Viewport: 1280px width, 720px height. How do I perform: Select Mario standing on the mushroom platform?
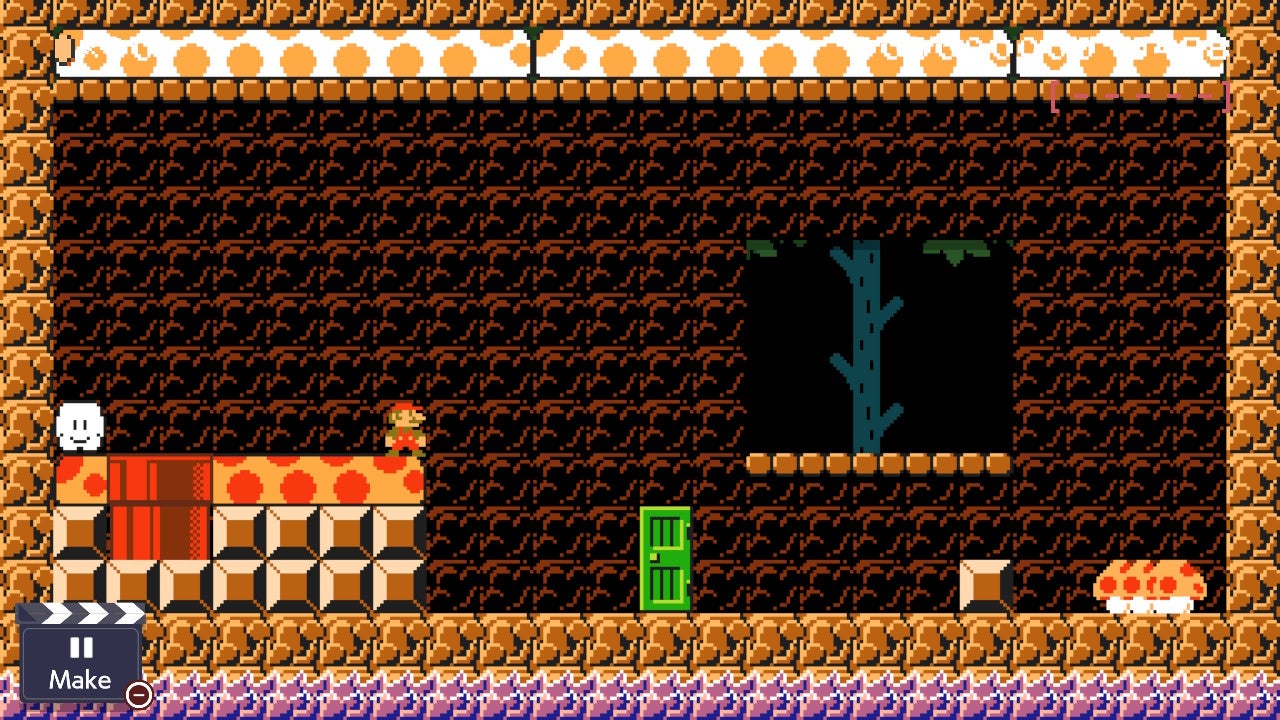pos(402,428)
